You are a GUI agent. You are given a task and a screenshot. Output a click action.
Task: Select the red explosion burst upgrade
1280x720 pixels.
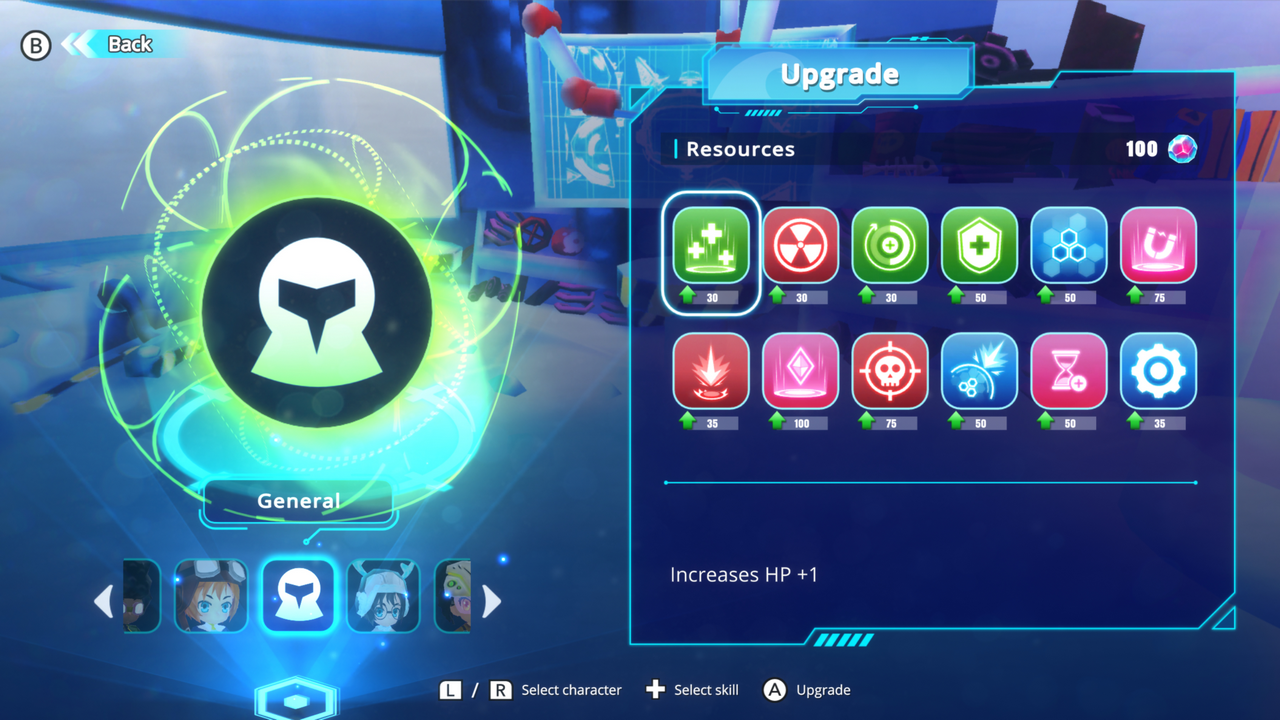tap(711, 371)
